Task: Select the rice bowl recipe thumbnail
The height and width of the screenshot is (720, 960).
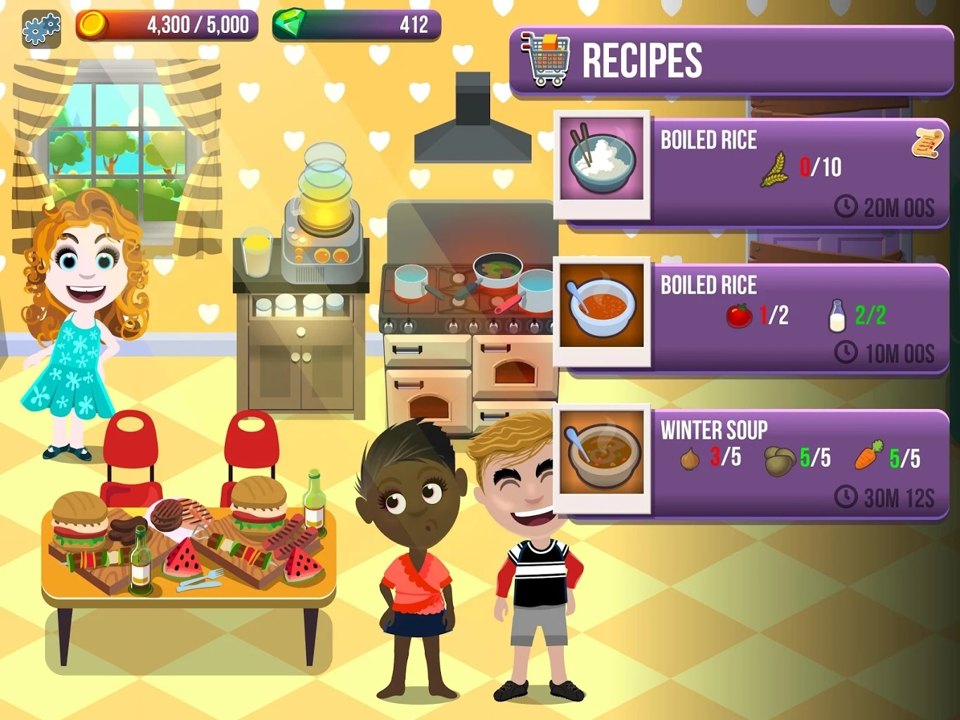Action: pos(601,163)
